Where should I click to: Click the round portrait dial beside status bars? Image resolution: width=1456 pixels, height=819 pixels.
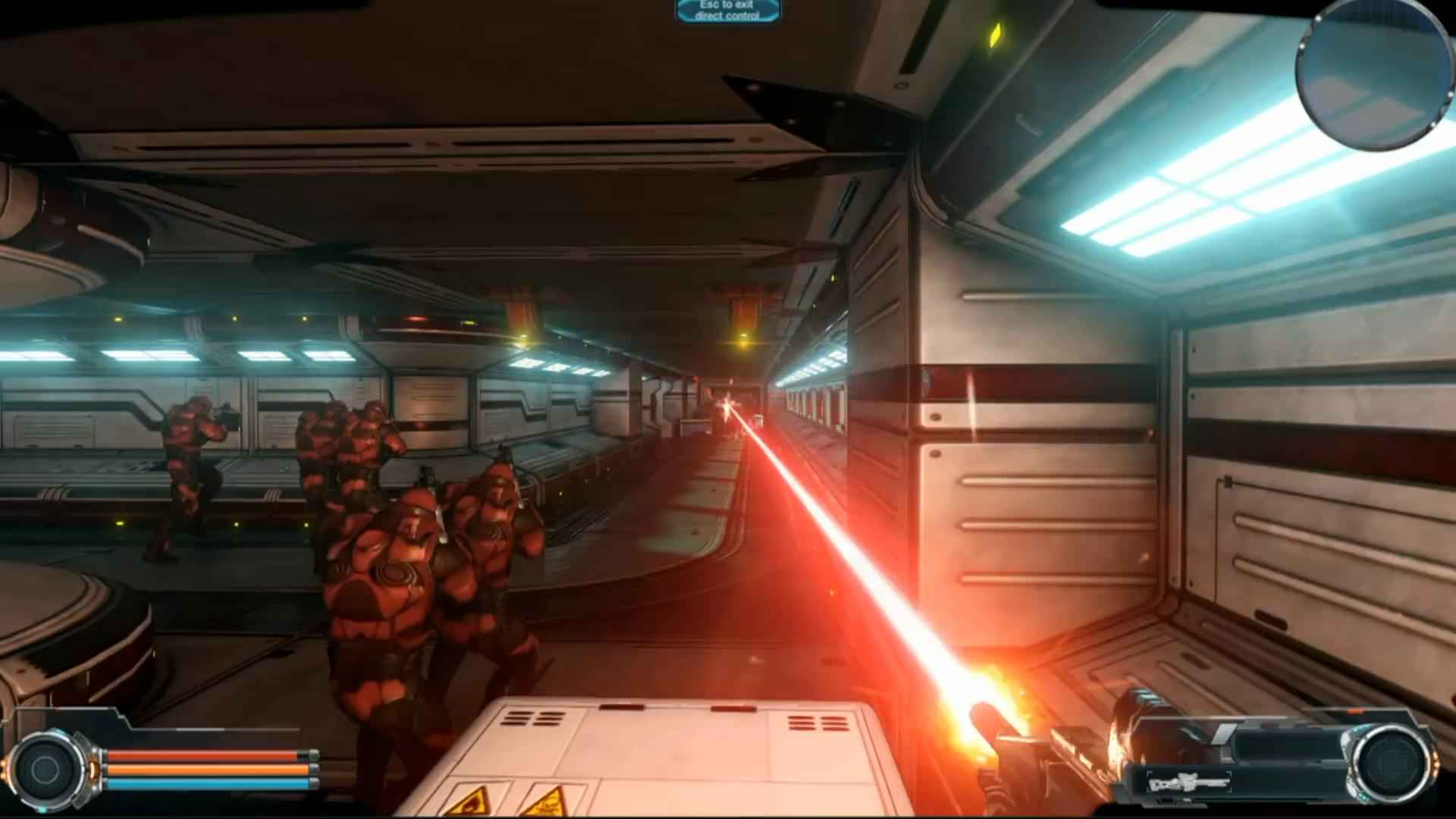[x=45, y=769]
